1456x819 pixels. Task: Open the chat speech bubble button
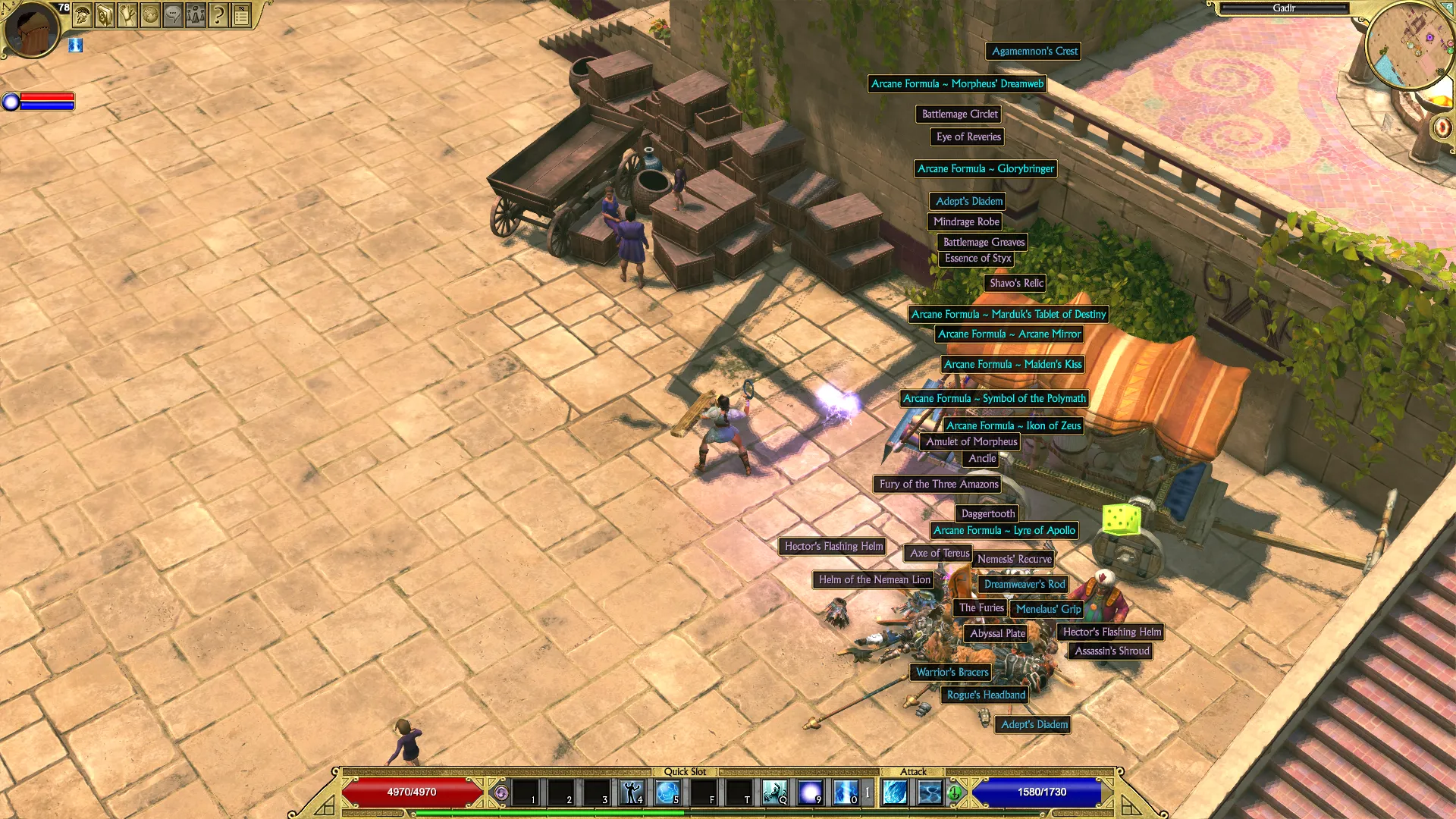[174, 14]
